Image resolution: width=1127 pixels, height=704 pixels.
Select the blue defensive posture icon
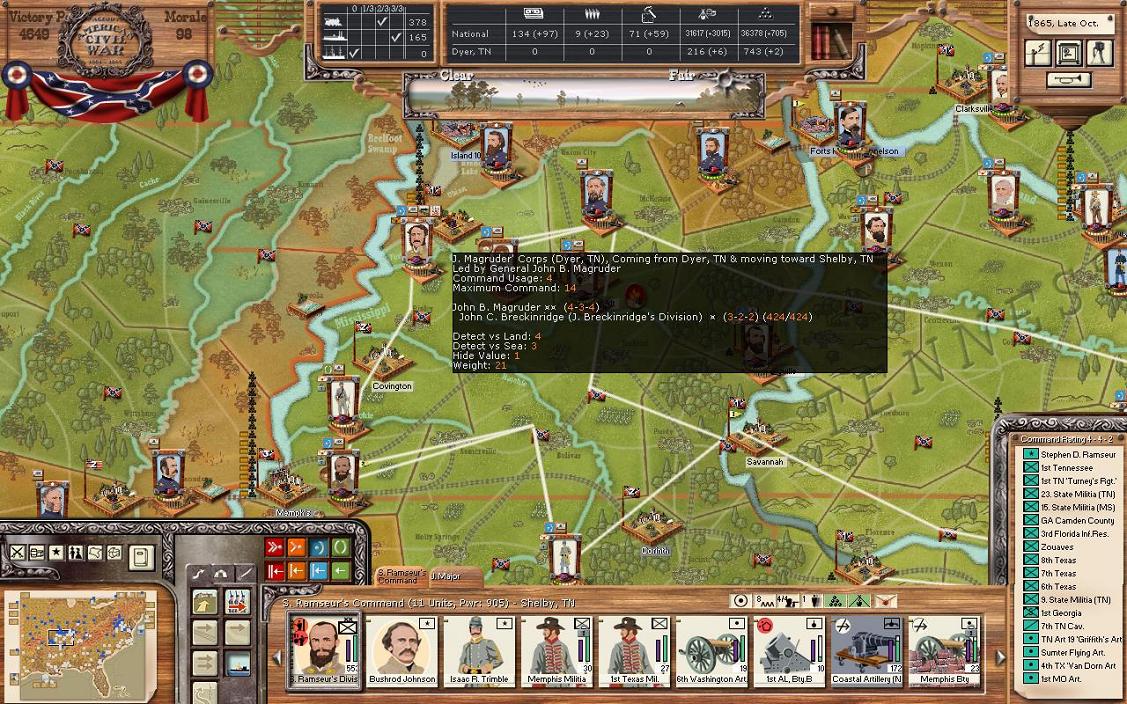coord(319,547)
